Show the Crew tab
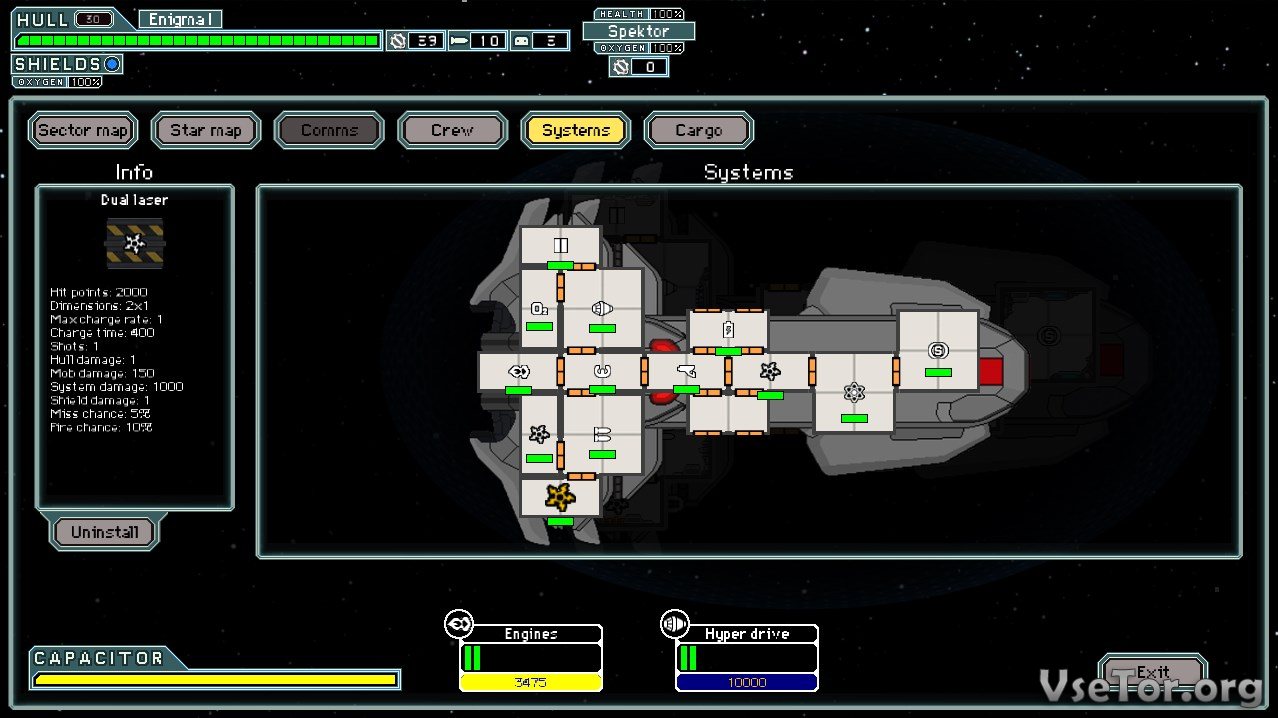The image size is (1278, 718). click(x=452, y=130)
